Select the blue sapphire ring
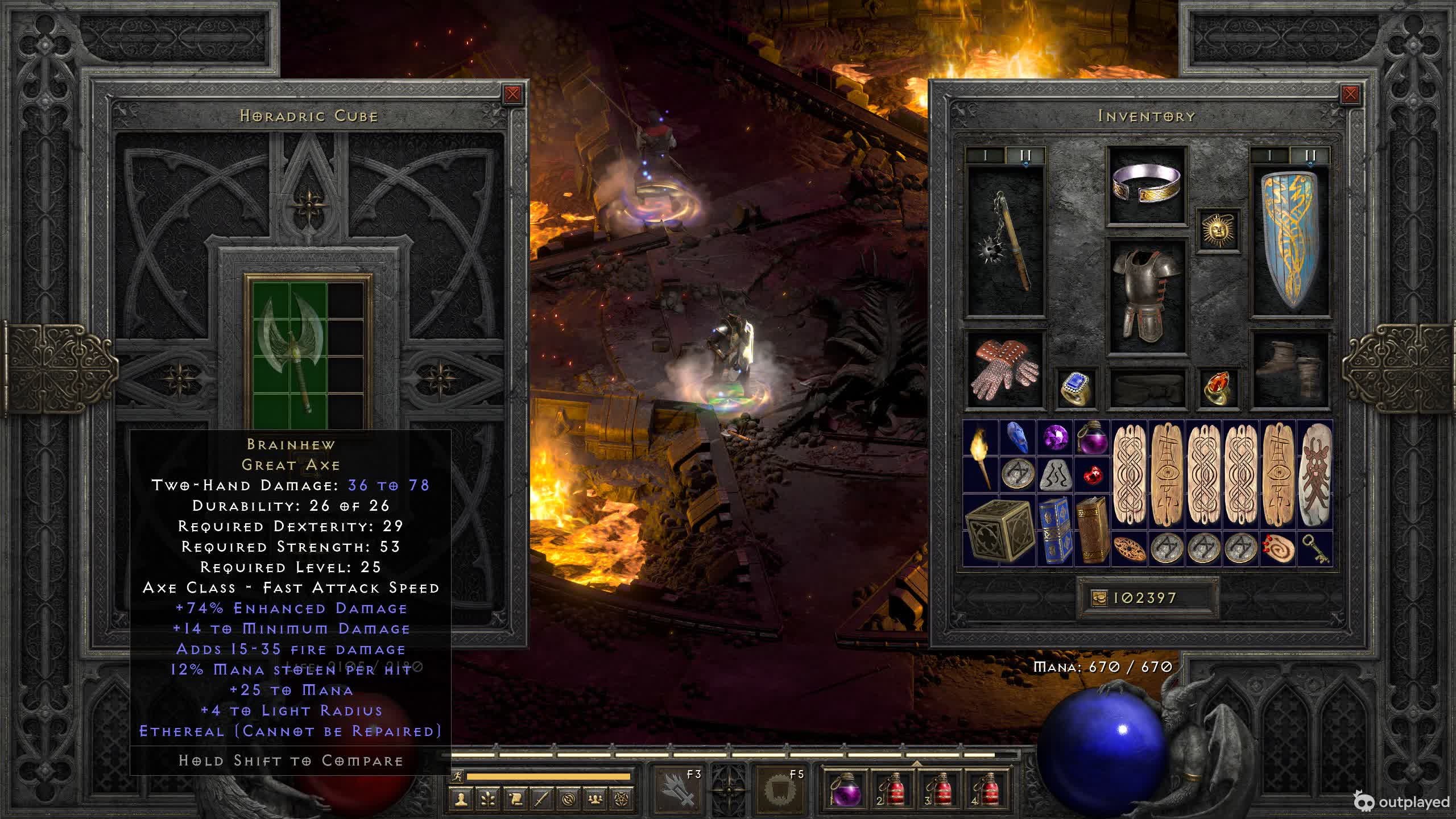 (1076, 388)
